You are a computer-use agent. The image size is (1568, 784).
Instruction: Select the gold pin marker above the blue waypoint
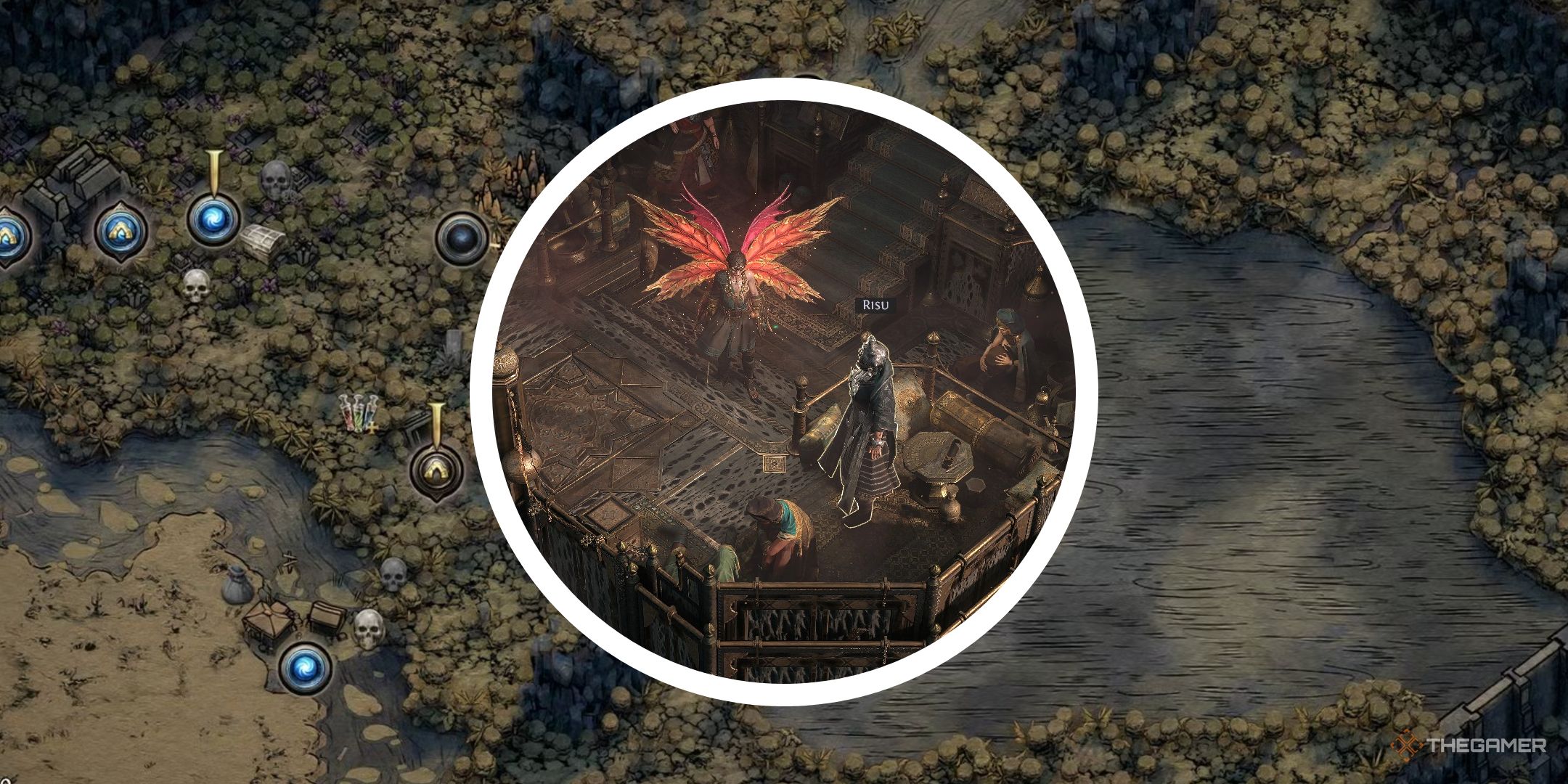coord(215,168)
